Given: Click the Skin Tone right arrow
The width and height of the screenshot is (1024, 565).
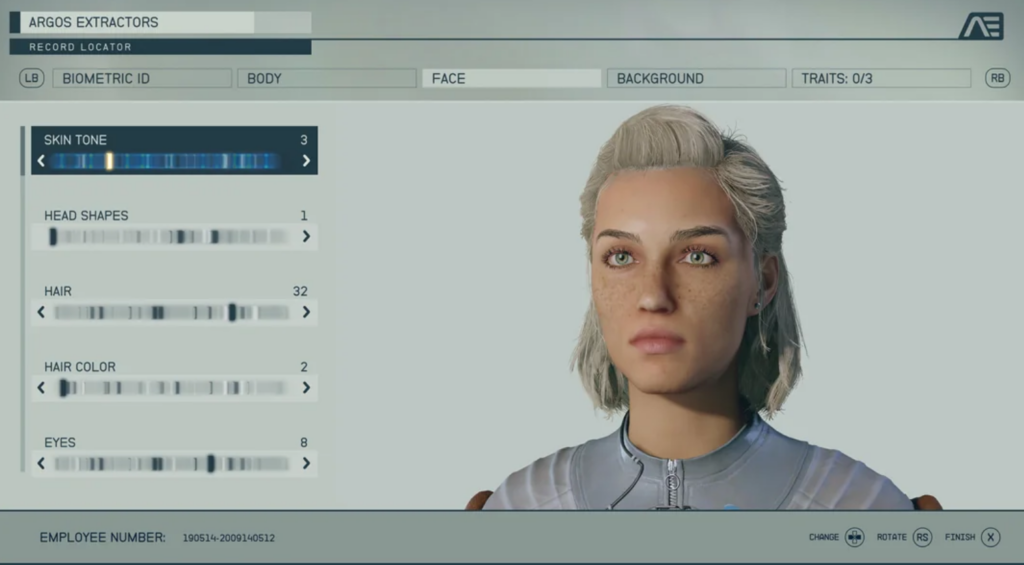Looking at the screenshot, I should [306, 161].
